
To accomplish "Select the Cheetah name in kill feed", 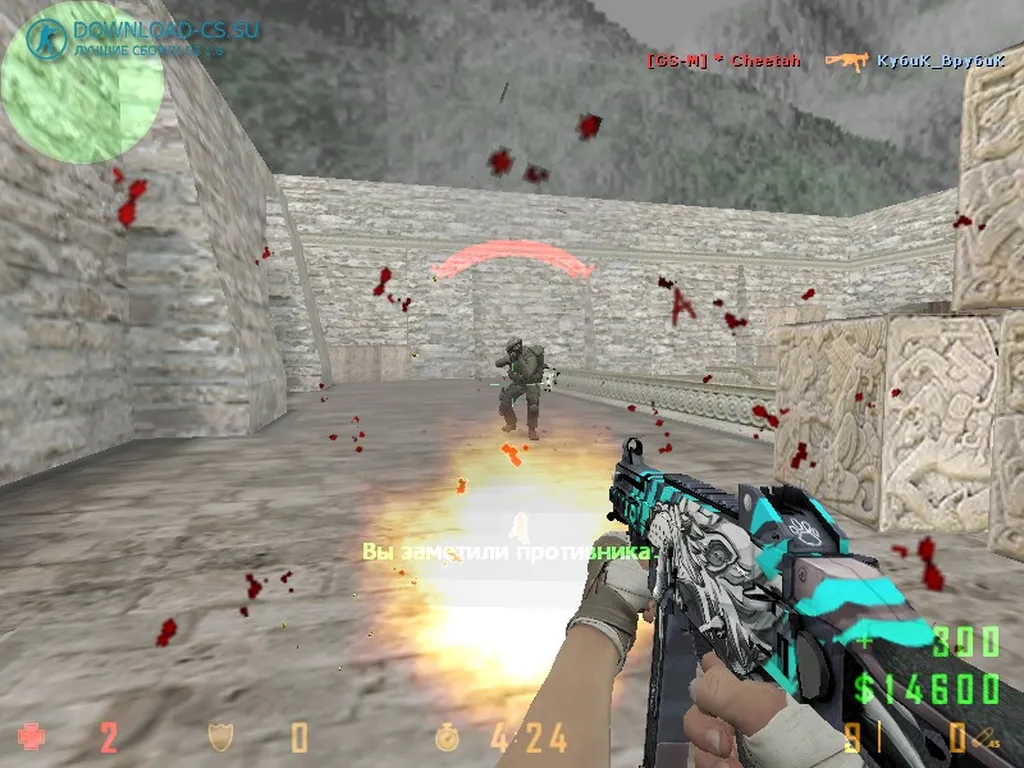I will 765,61.
